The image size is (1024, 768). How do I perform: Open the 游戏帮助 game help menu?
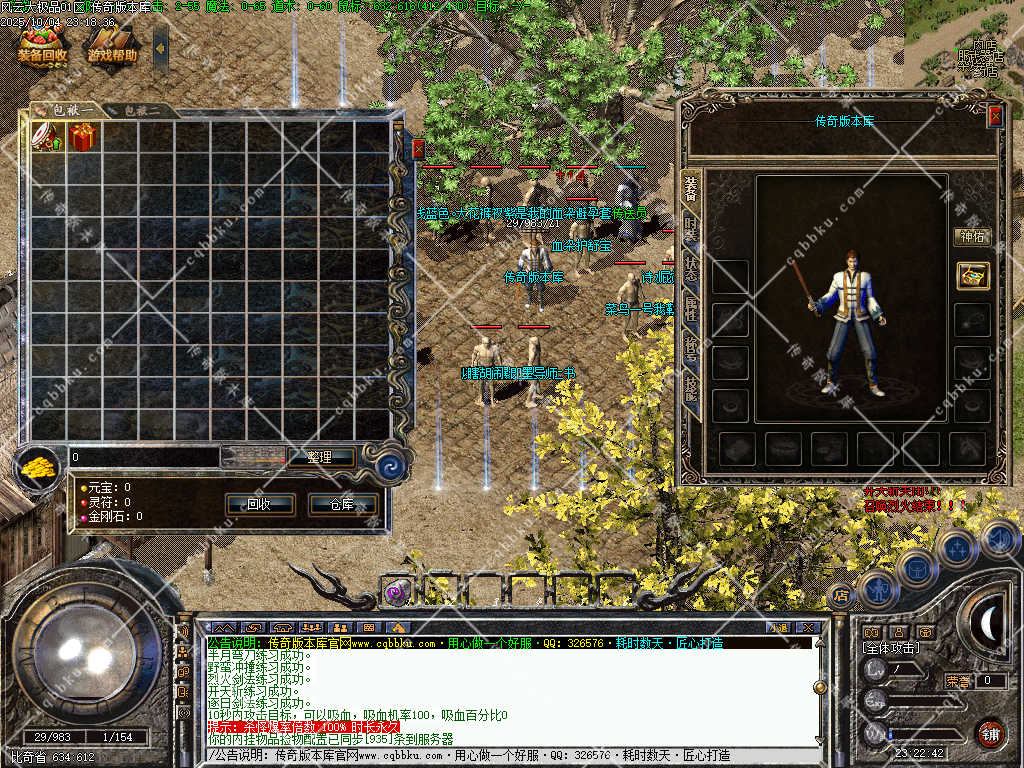tap(111, 46)
